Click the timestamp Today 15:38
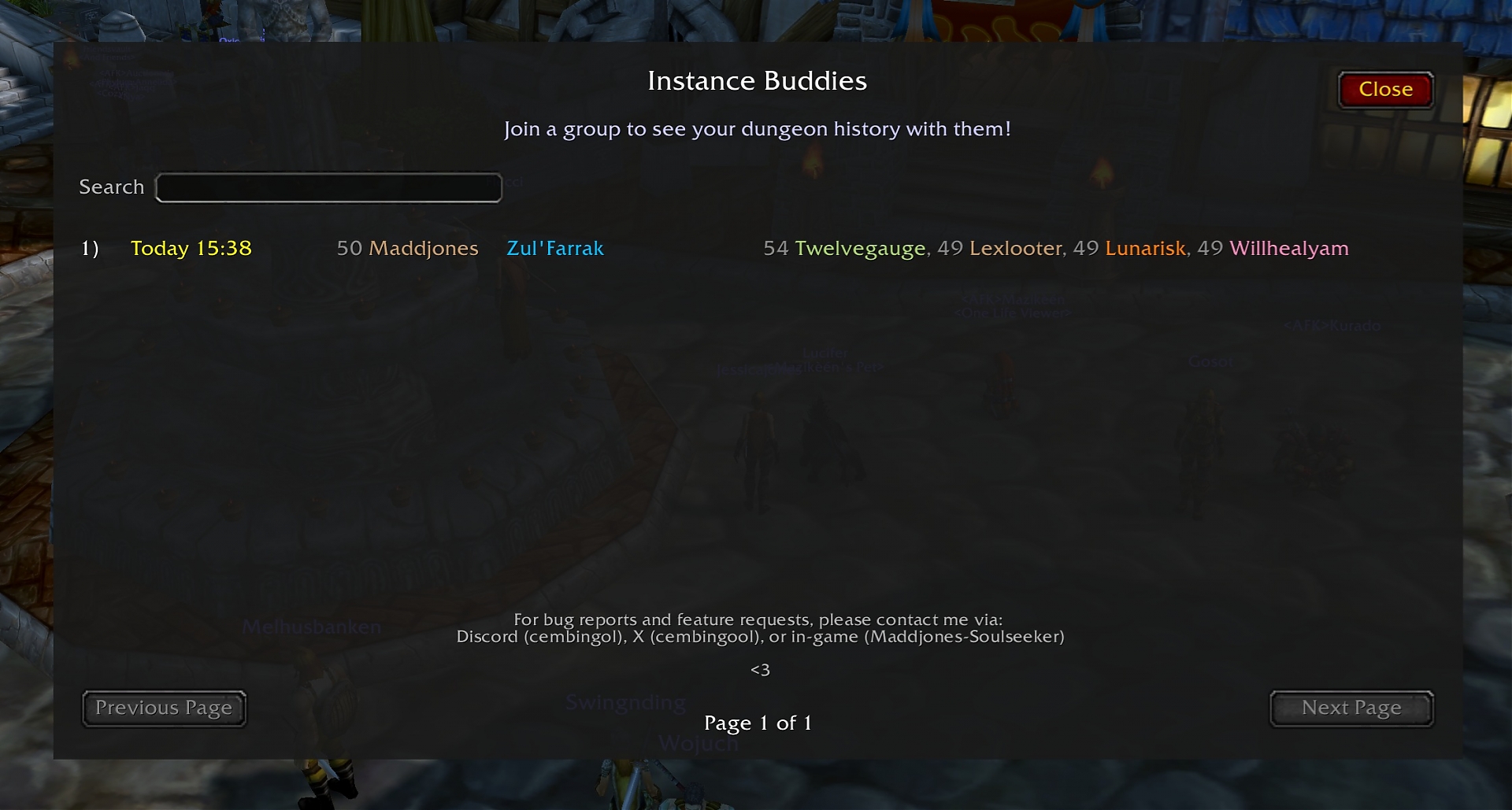Image resolution: width=1512 pixels, height=810 pixels. (191, 248)
